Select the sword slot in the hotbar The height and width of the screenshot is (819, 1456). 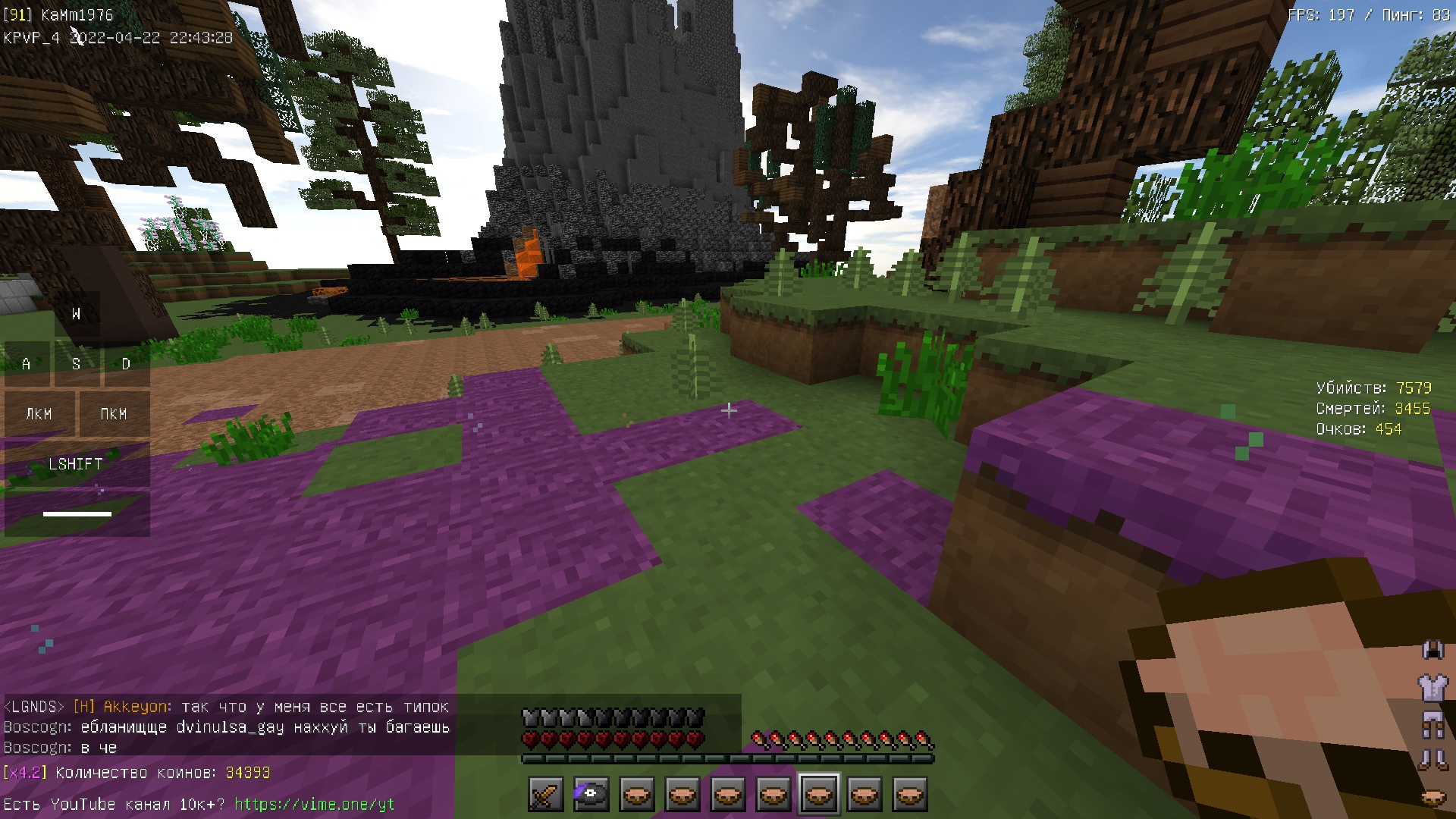(x=546, y=795)
